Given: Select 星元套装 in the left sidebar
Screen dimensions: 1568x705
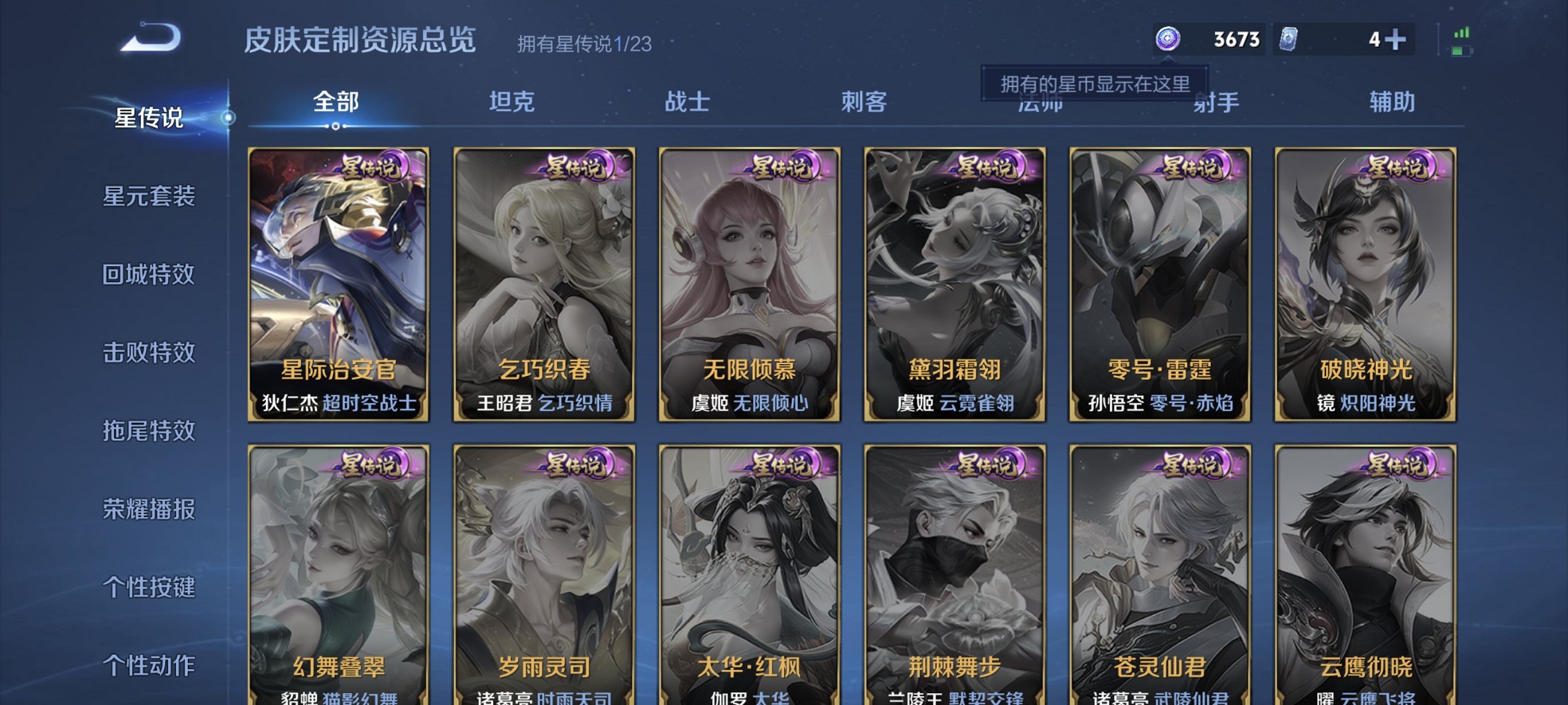Looking at the screenshot, I should 150,197.
